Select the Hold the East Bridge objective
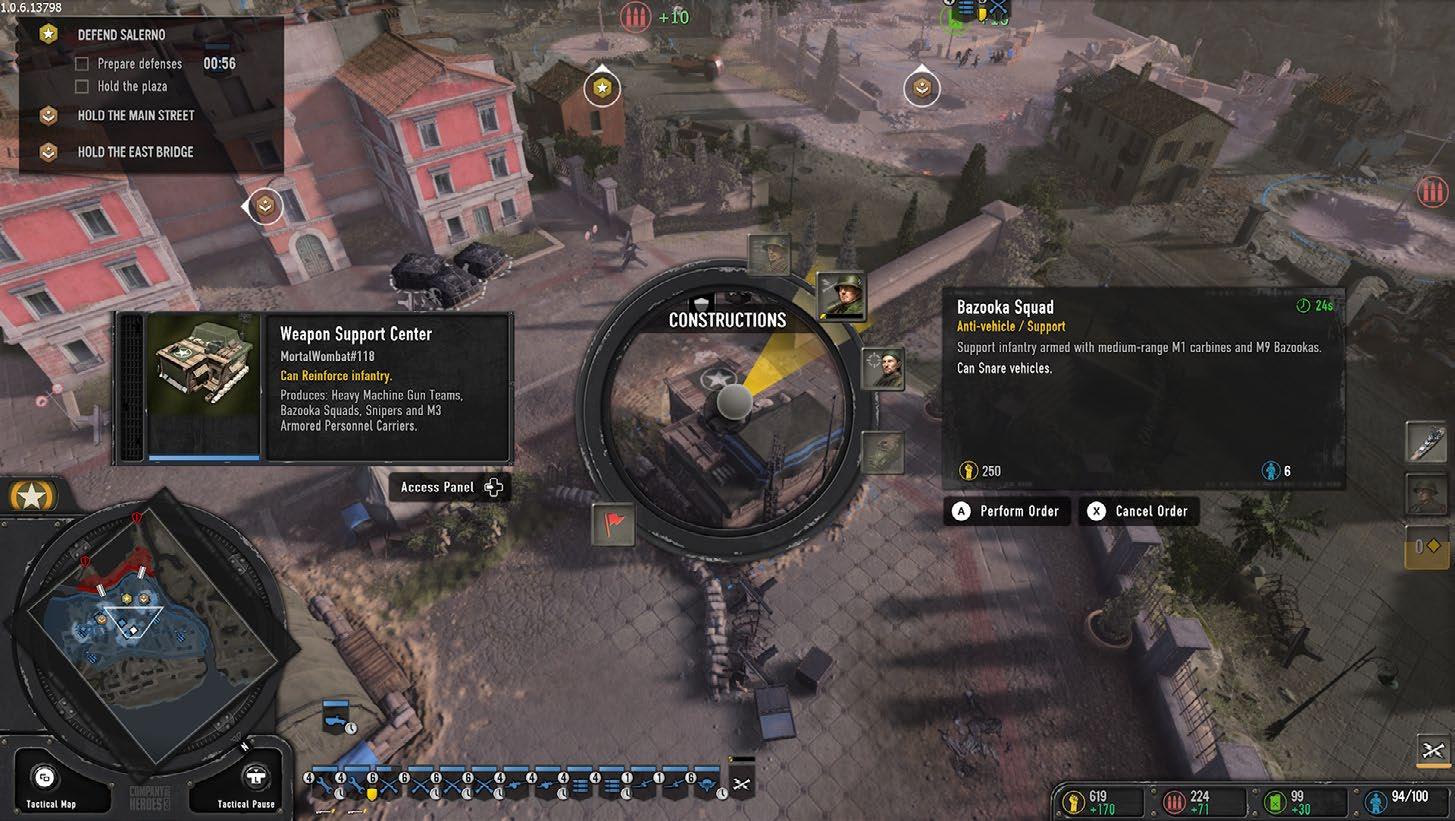Viewport: 1455px width, 821px height. [135, 152]
